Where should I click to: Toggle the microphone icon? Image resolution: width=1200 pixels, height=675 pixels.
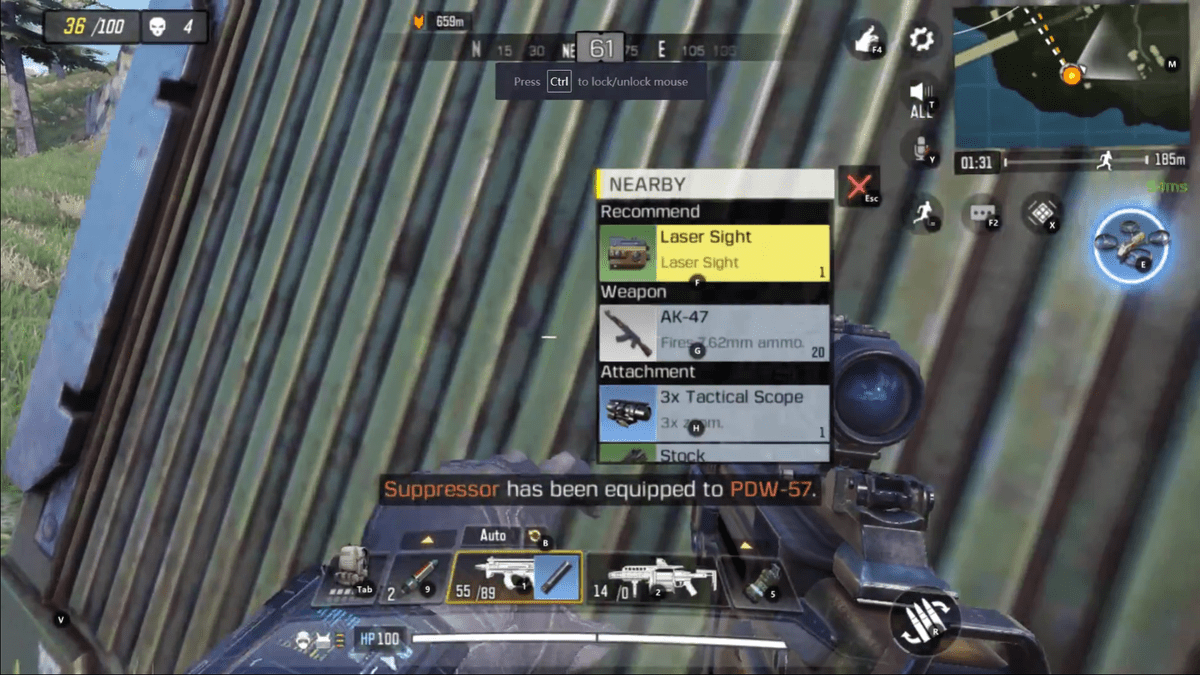[x=920, y=150]
